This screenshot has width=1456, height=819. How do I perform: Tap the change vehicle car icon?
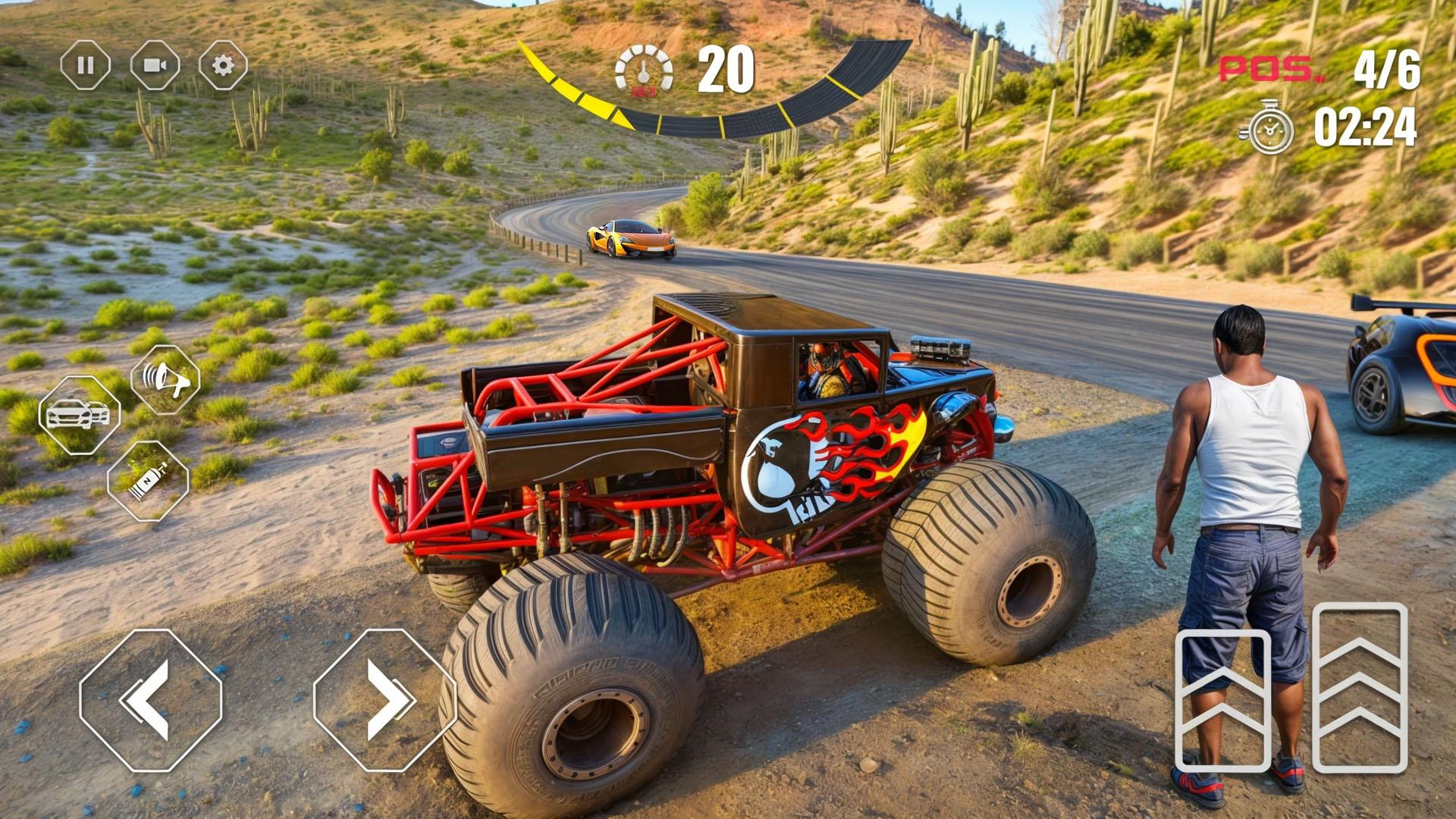coord(79,415)
